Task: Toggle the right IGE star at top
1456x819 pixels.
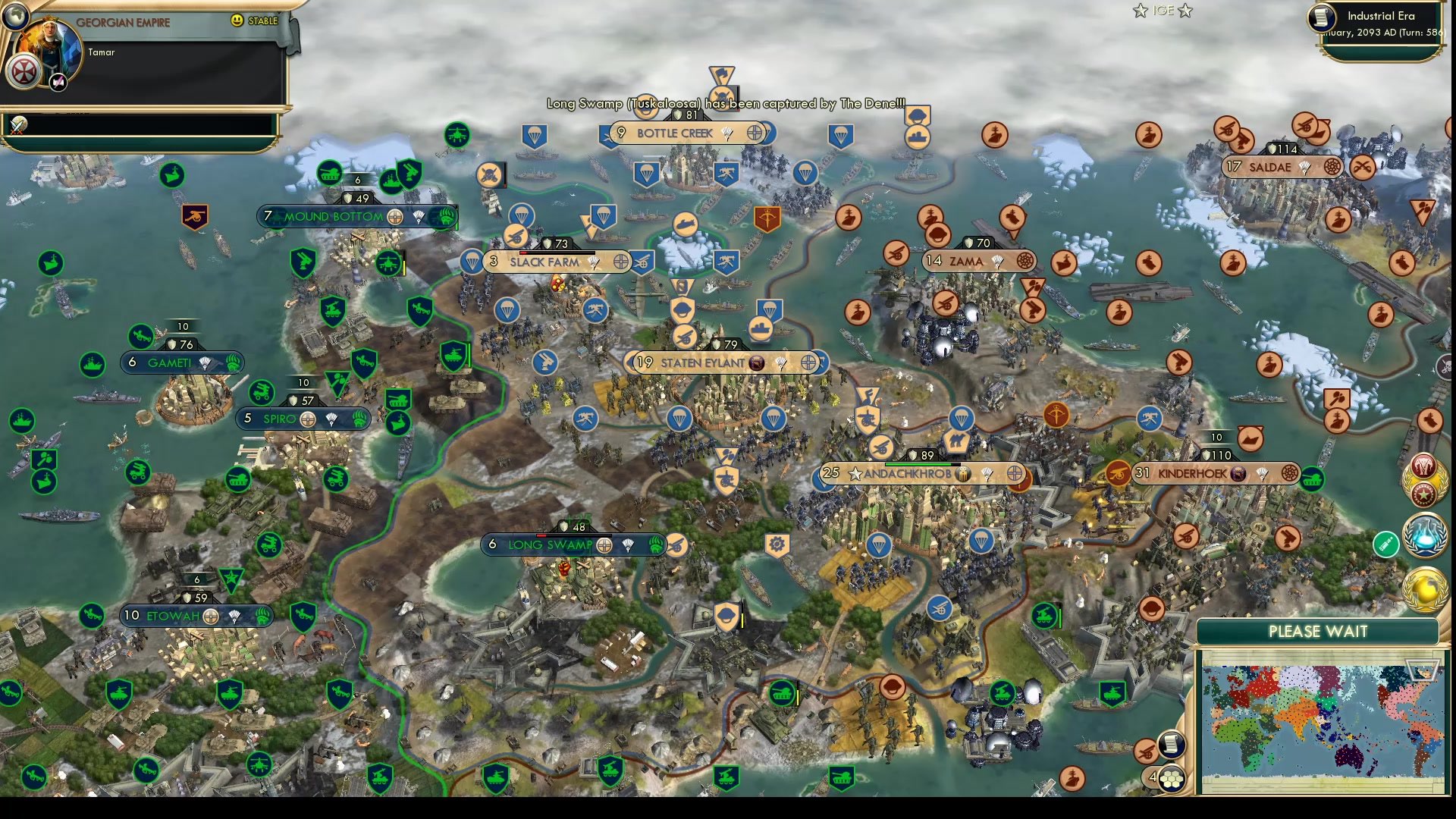Action: [1185, 11]
